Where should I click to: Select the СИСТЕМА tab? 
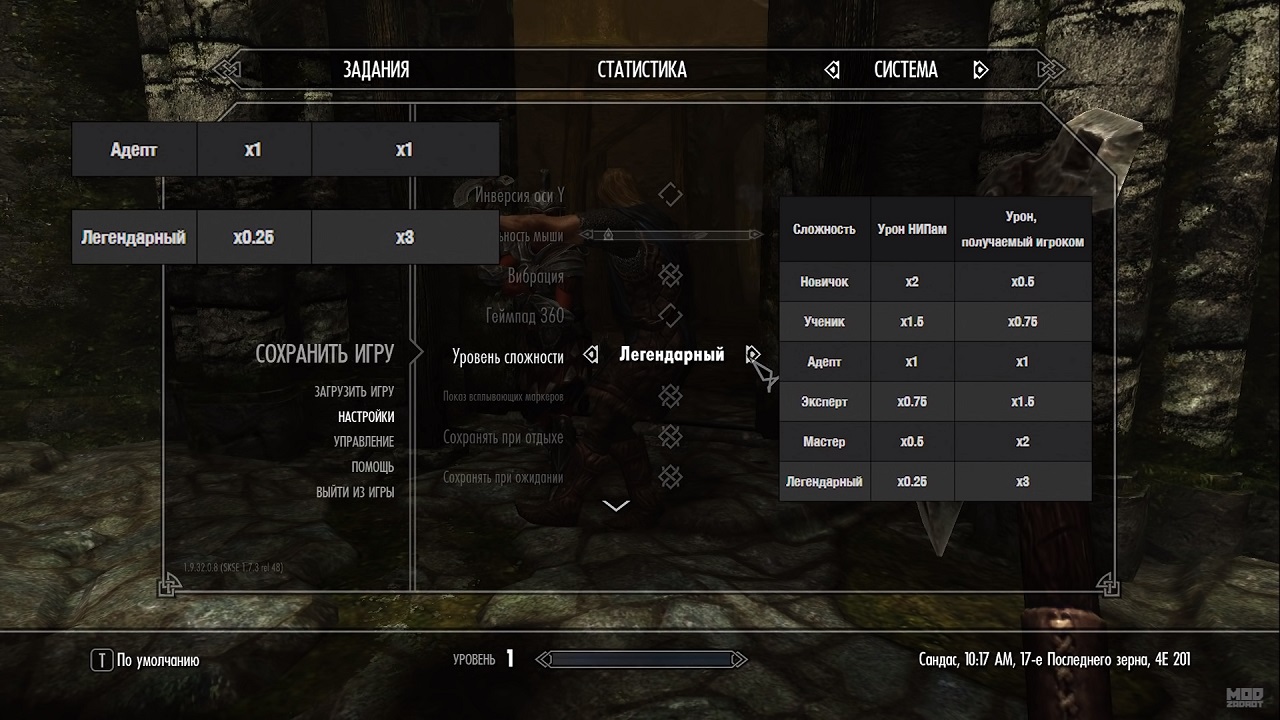[906, 70]
